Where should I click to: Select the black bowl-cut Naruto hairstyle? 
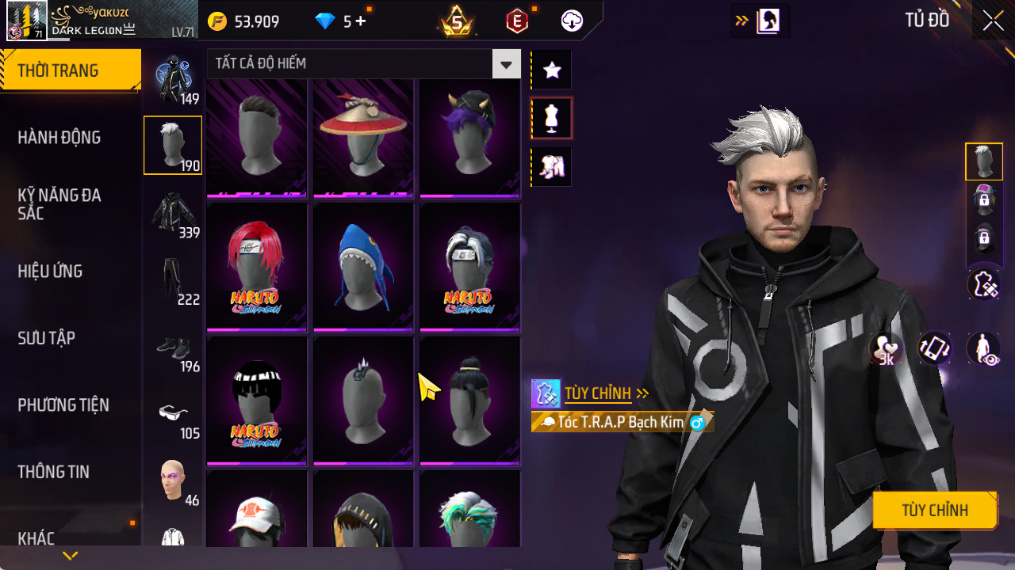coord(257,400)
